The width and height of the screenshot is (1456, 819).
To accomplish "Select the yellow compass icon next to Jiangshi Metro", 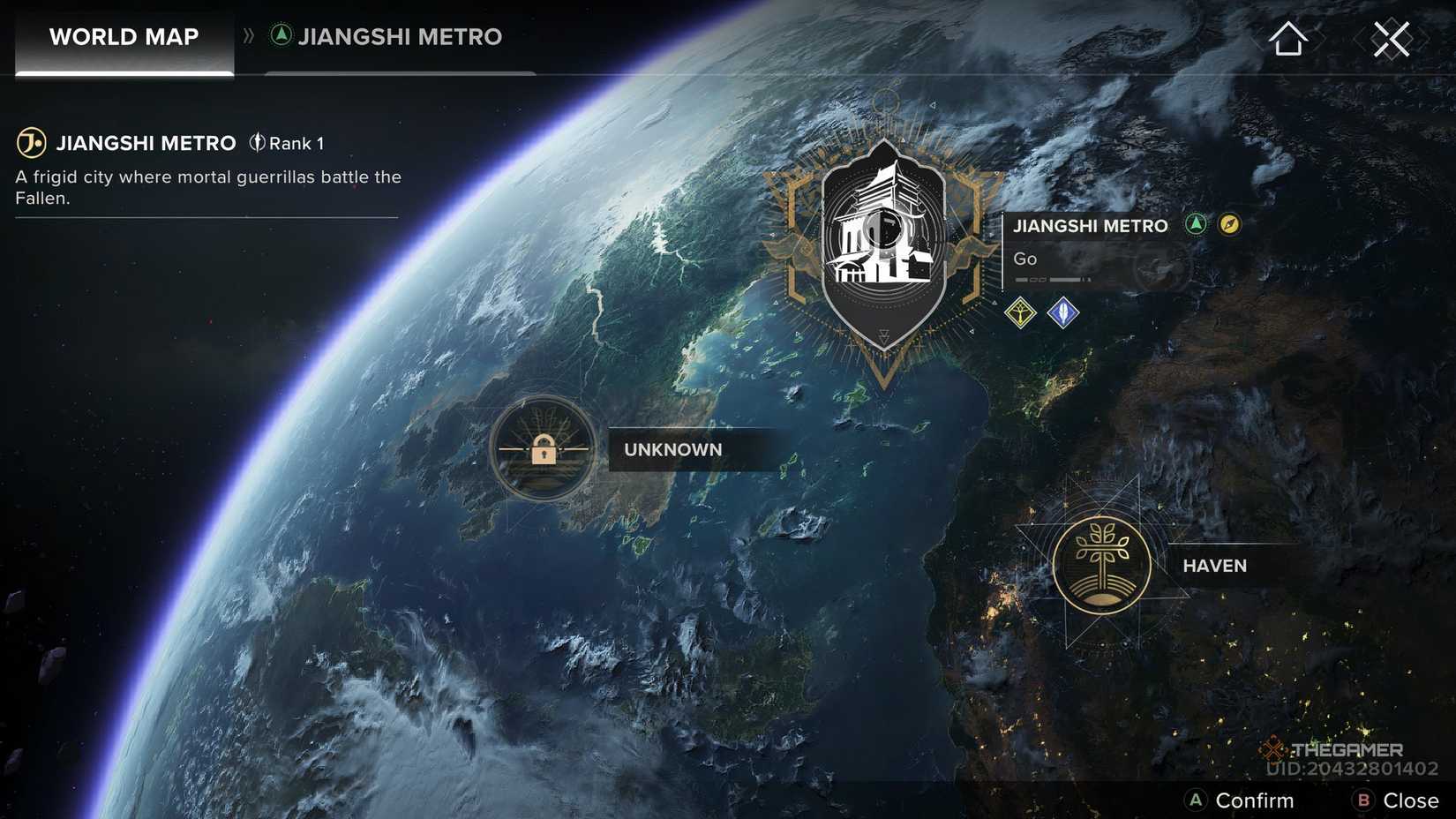I will pyautogui.click(x=1228, y=224).
